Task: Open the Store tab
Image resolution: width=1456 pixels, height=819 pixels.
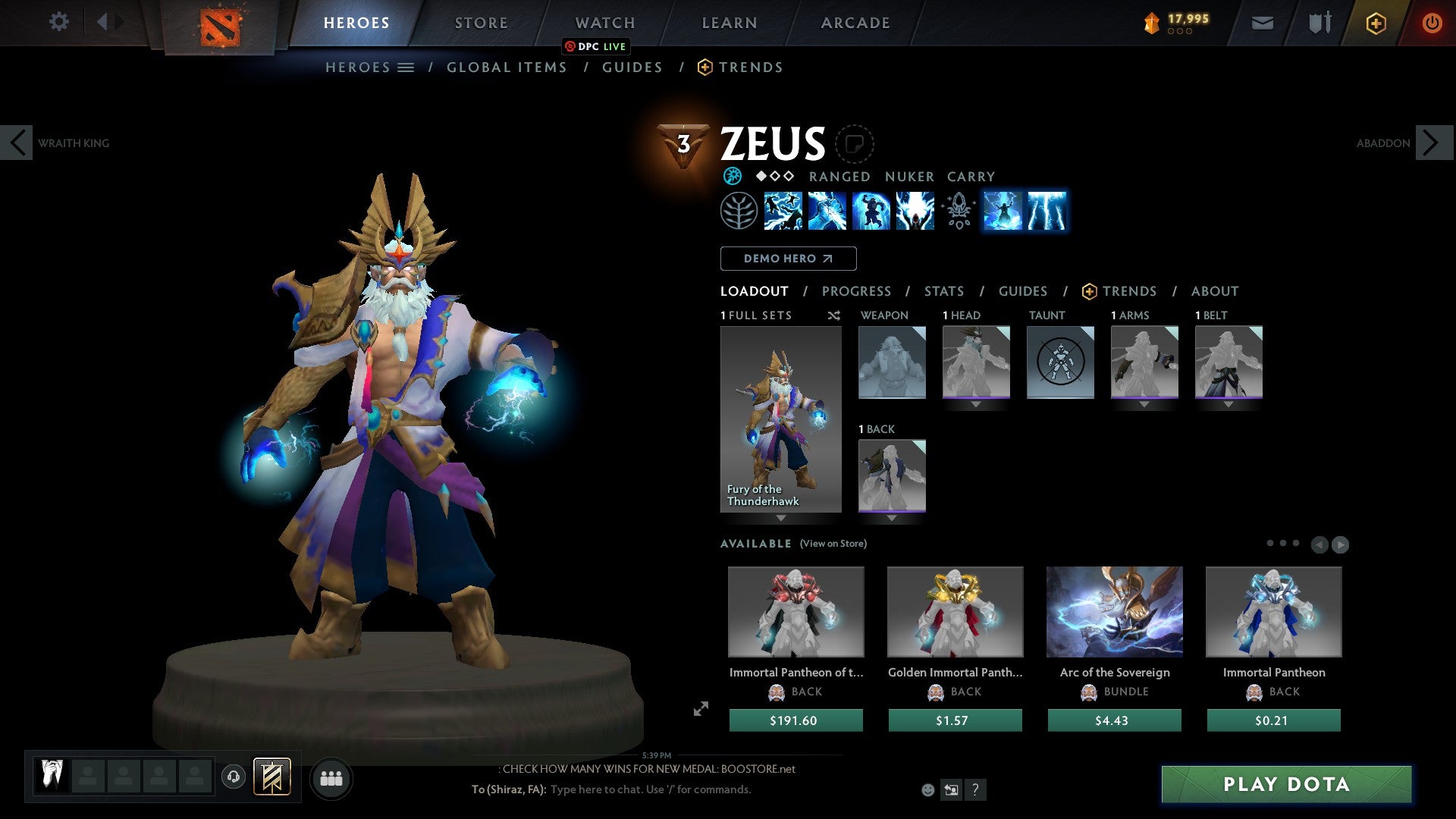Action: click(481, 23)
